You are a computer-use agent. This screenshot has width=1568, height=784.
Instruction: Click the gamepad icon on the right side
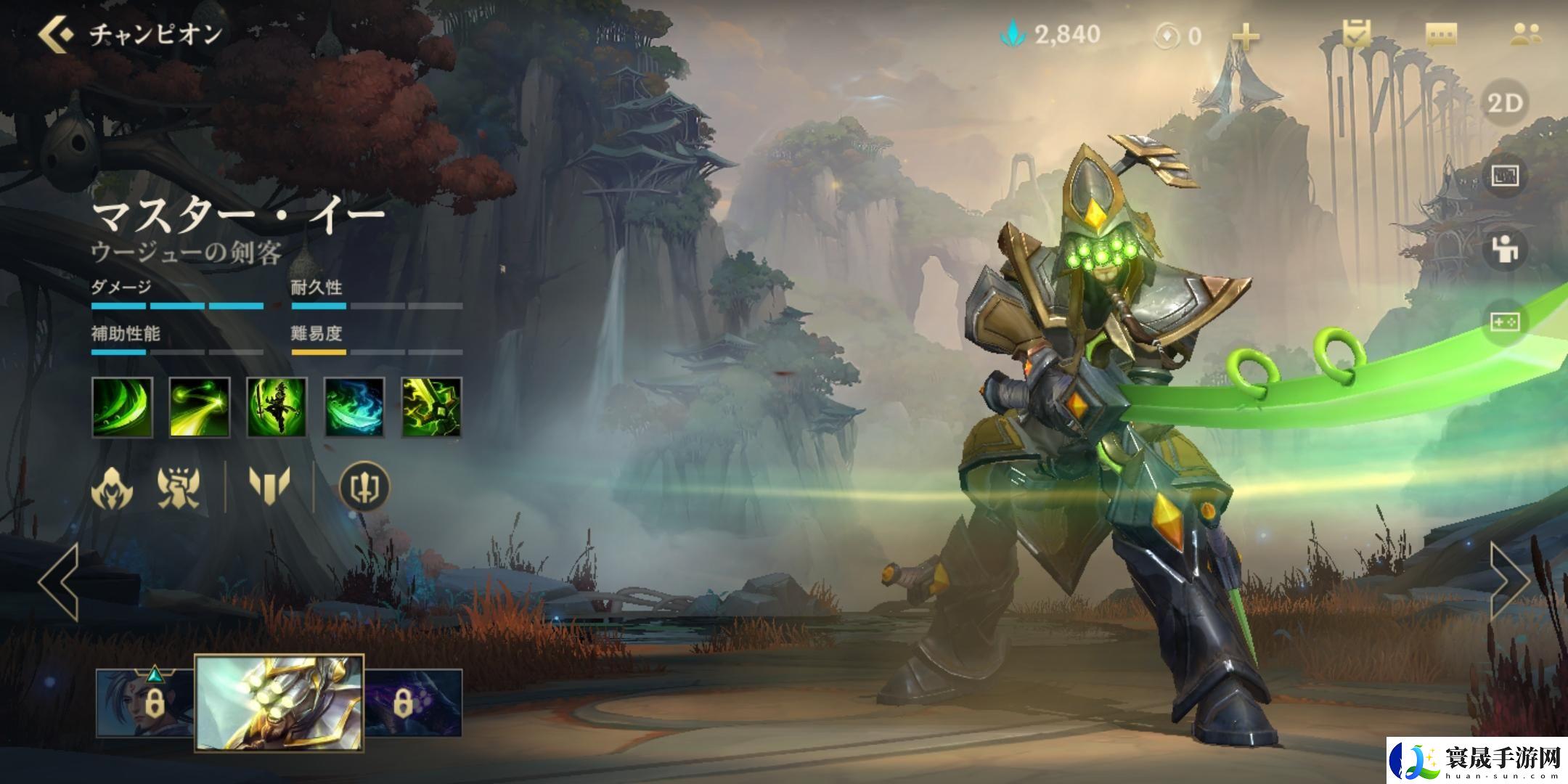click(1506, 322)
